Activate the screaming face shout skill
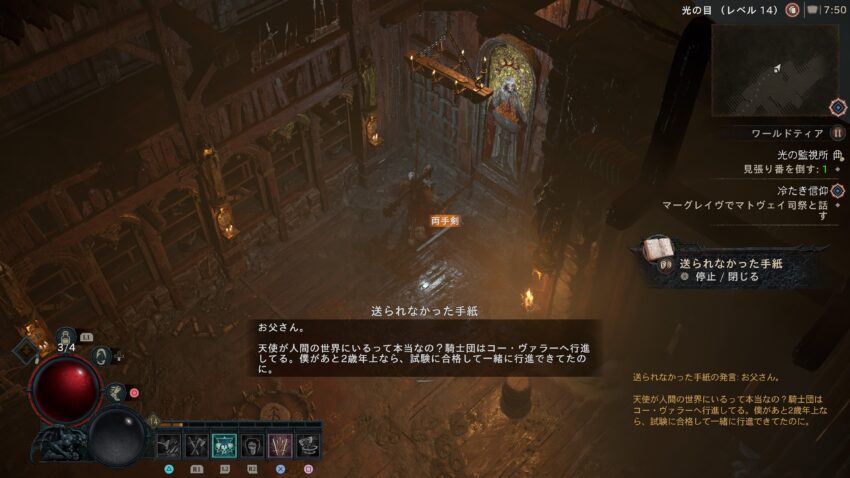The width and height of the screenshot is (850, 478). (252, 445)
